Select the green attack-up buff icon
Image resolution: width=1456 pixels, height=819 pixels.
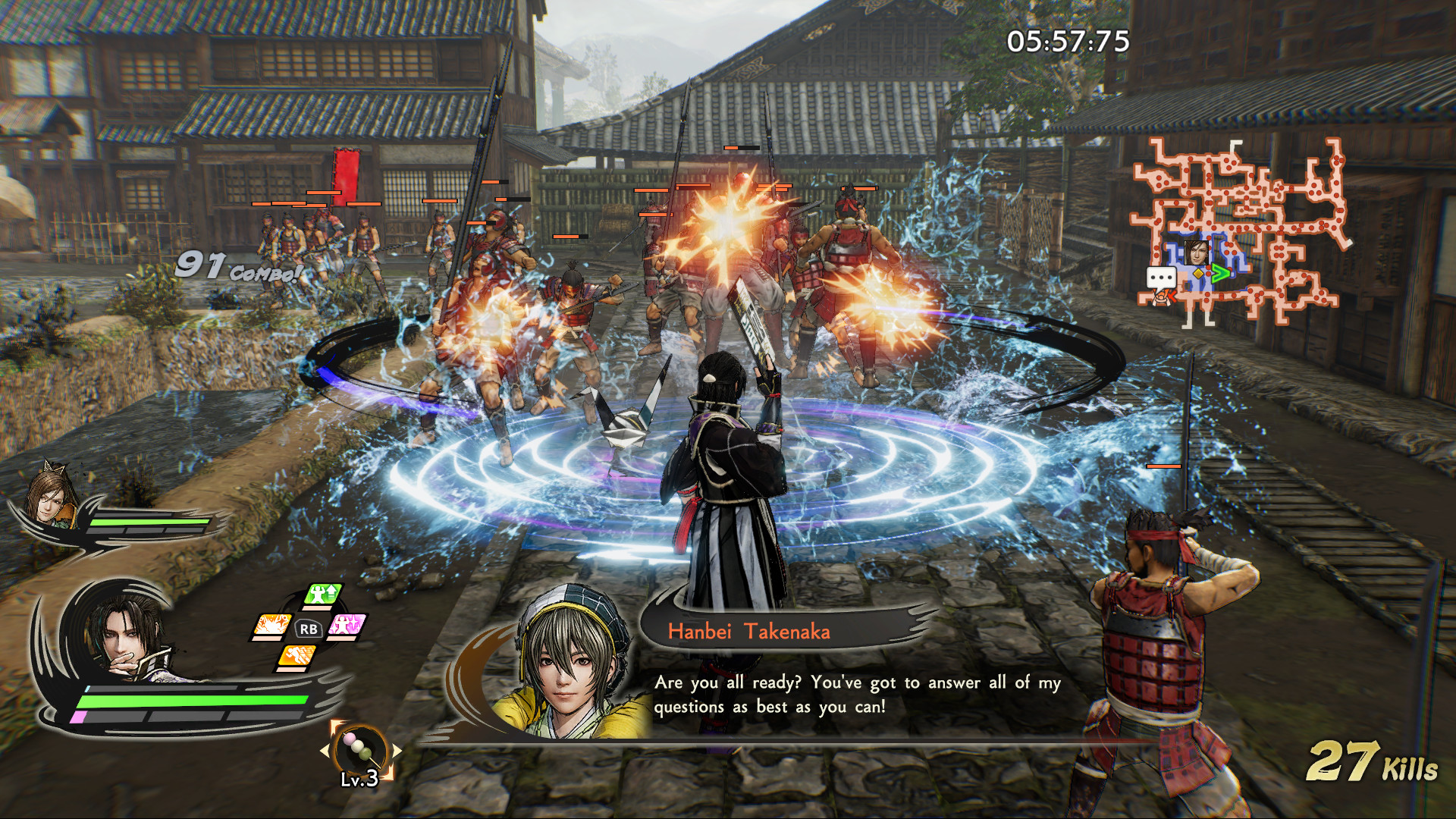coord(322,595)
